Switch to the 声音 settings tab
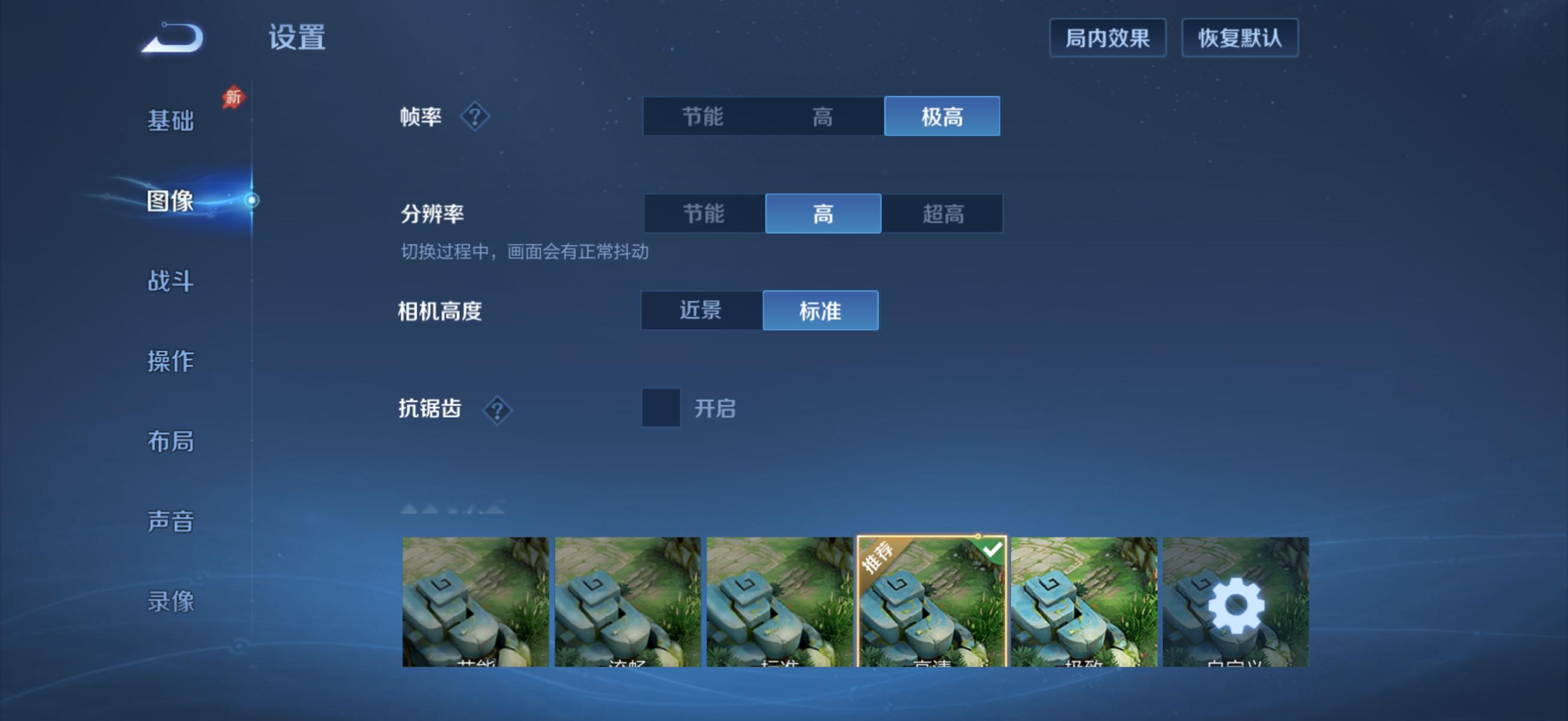This screenshot has height=721, width=1568. [x=170, y=520]
